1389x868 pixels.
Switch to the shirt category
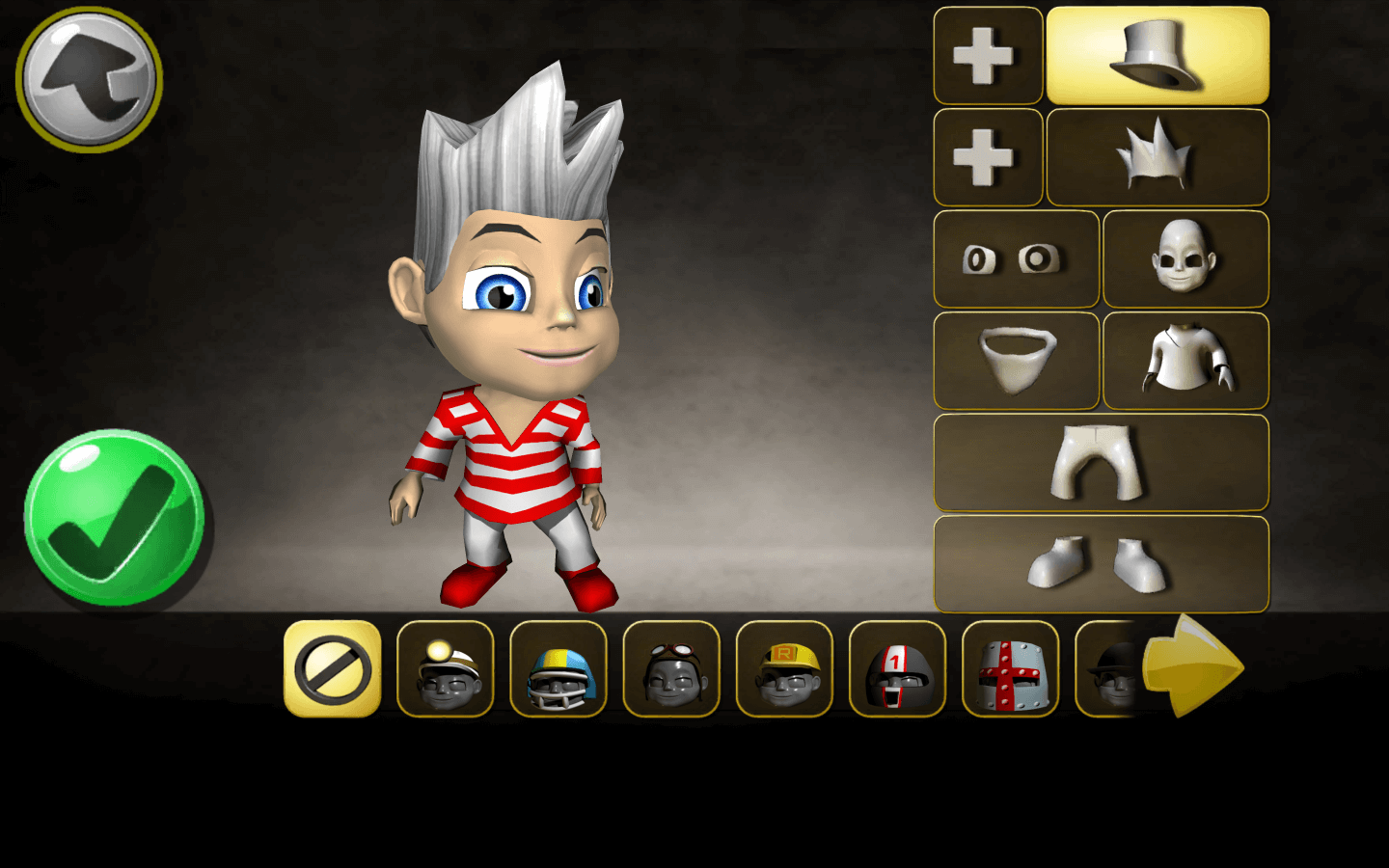point(1185,361)
